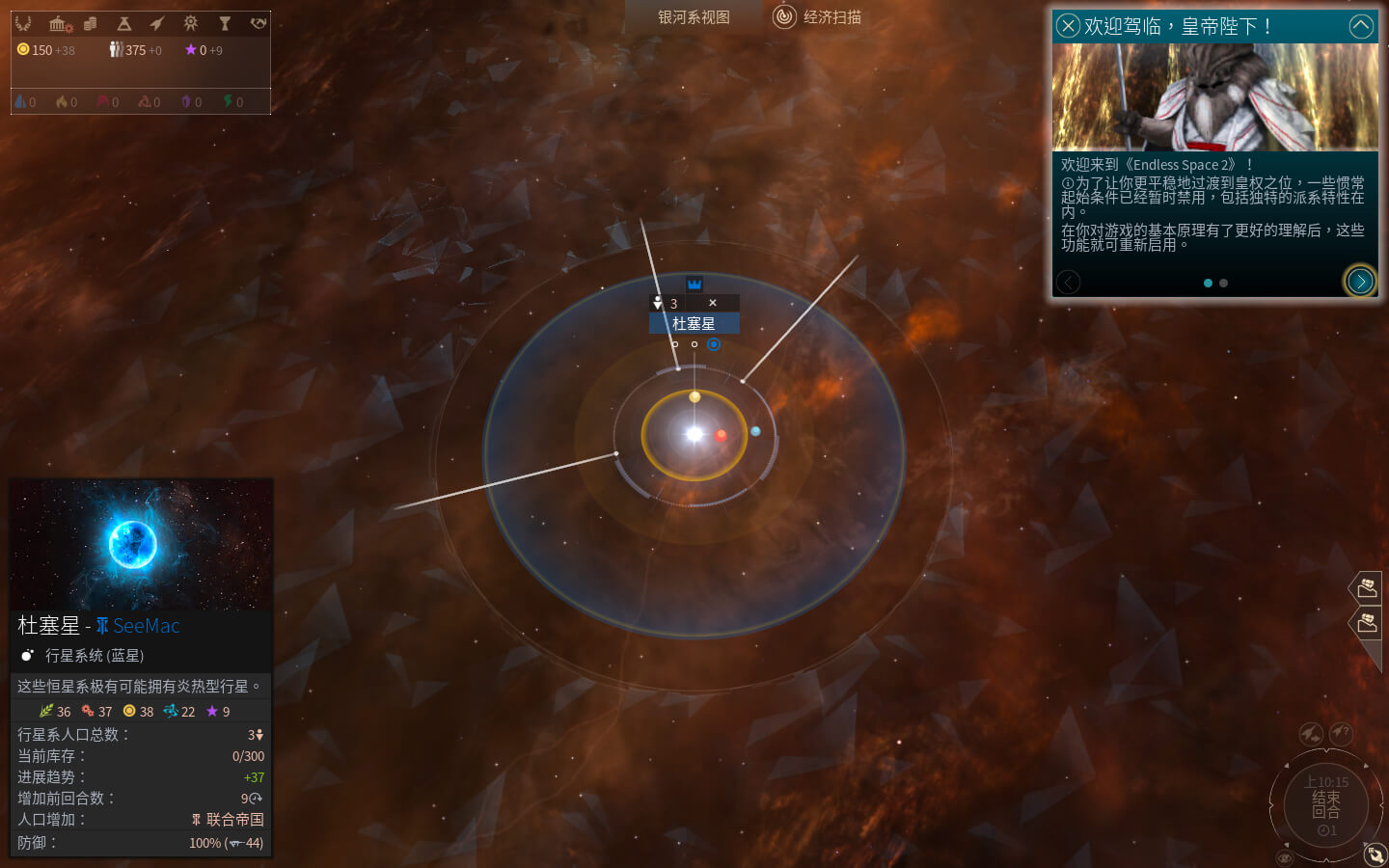End the turn with the 结束回合 button
This screenshot has height=868, width=1389.
pos(1326,804)
